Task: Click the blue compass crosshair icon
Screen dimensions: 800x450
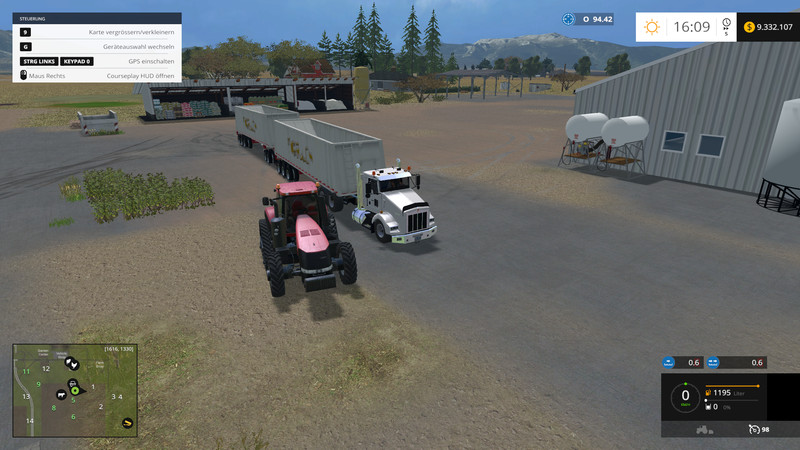Action: tap(569, 19)
